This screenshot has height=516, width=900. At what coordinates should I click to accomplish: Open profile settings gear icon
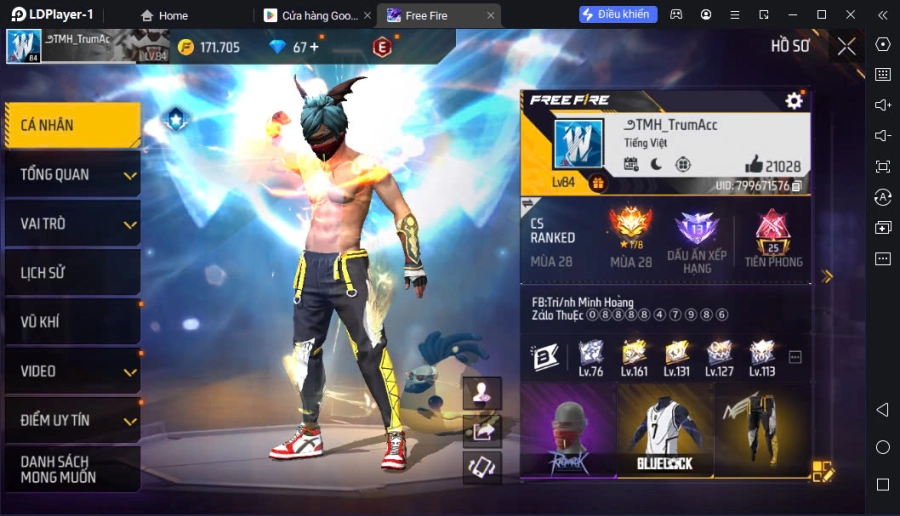(x=794, y=100)
